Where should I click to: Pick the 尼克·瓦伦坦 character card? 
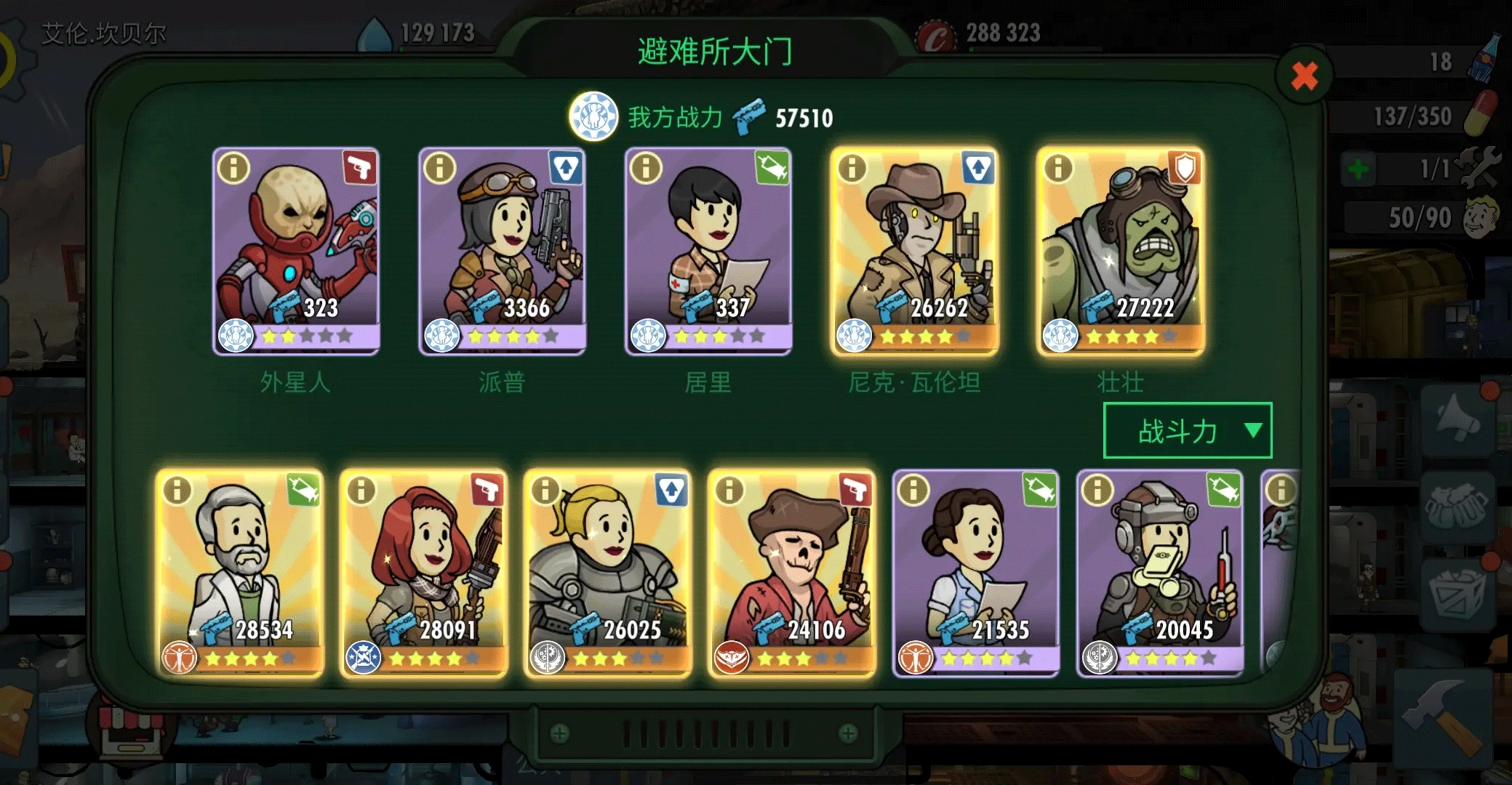coord(914,251)
